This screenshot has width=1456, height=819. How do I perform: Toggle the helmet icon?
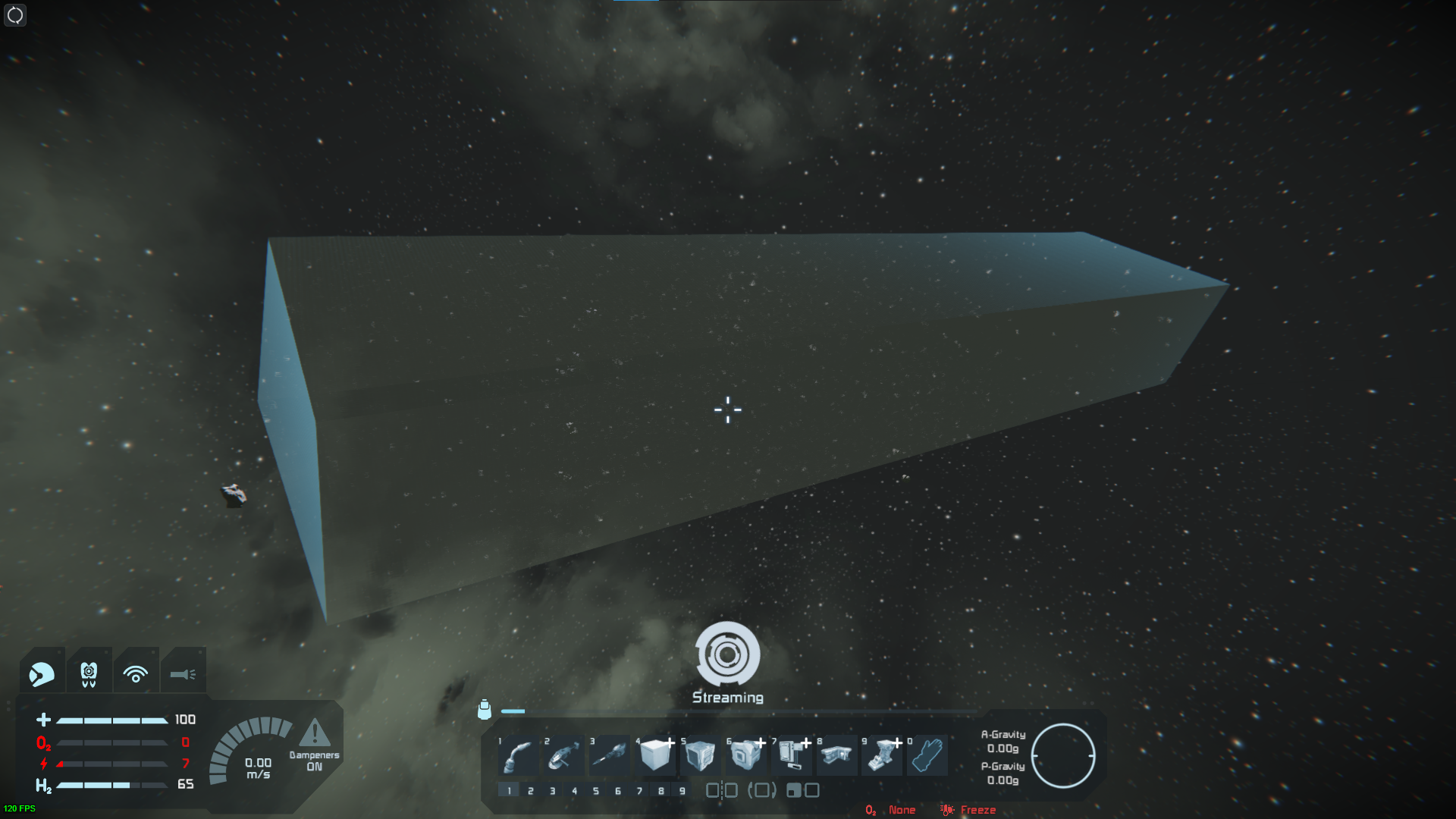coord(42,673)
